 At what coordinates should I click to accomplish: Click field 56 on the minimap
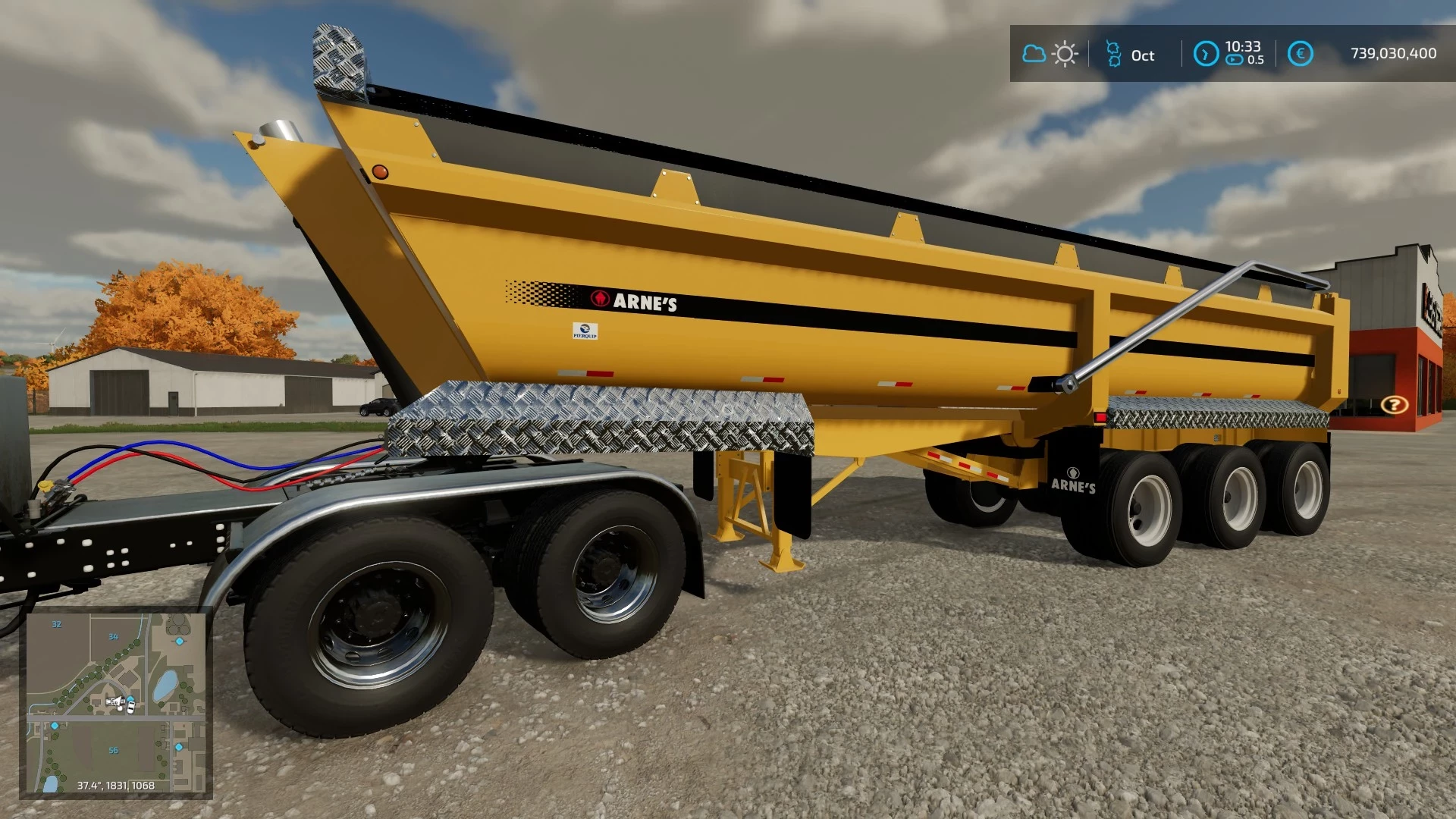(114, 750)
